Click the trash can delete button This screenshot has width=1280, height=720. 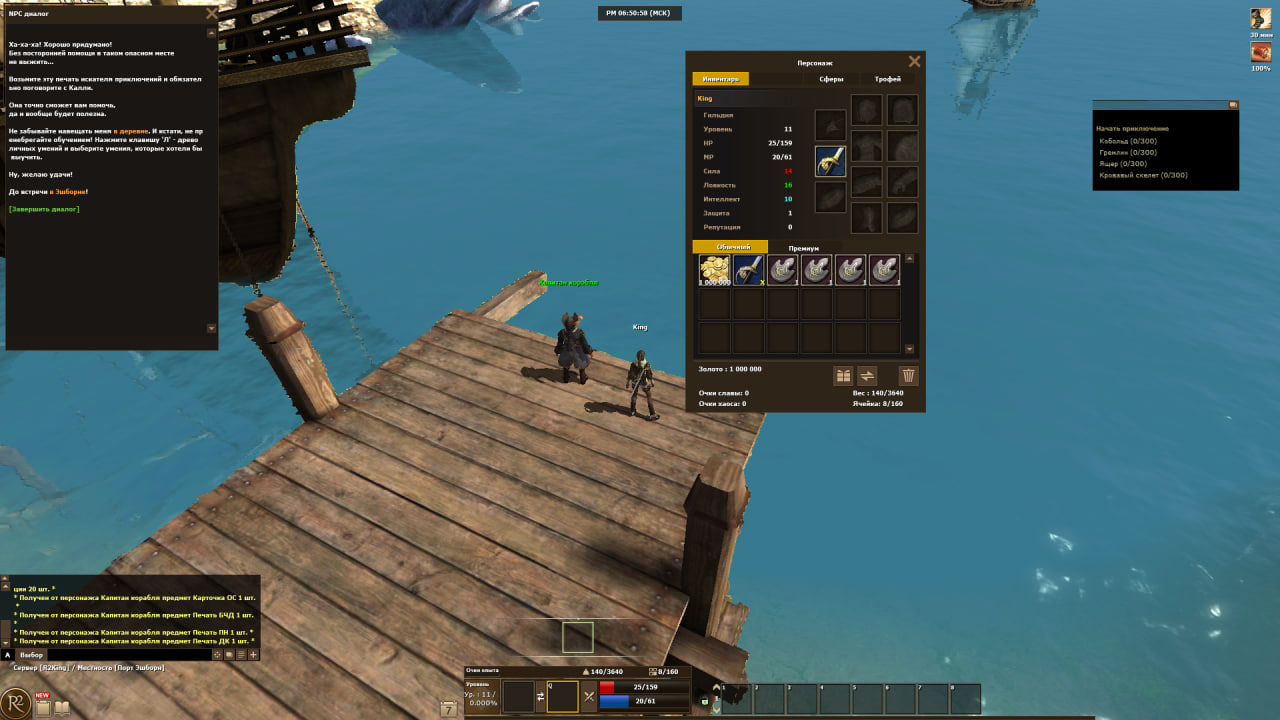click(908, 376)
